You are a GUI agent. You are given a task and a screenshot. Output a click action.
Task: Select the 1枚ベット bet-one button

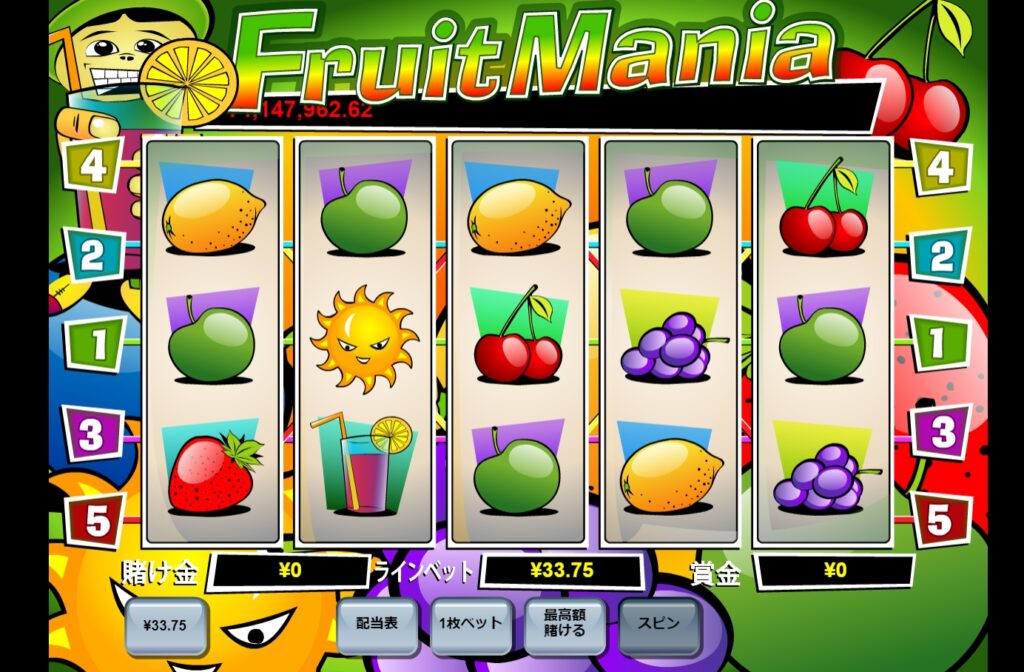(x=471, y=624)
